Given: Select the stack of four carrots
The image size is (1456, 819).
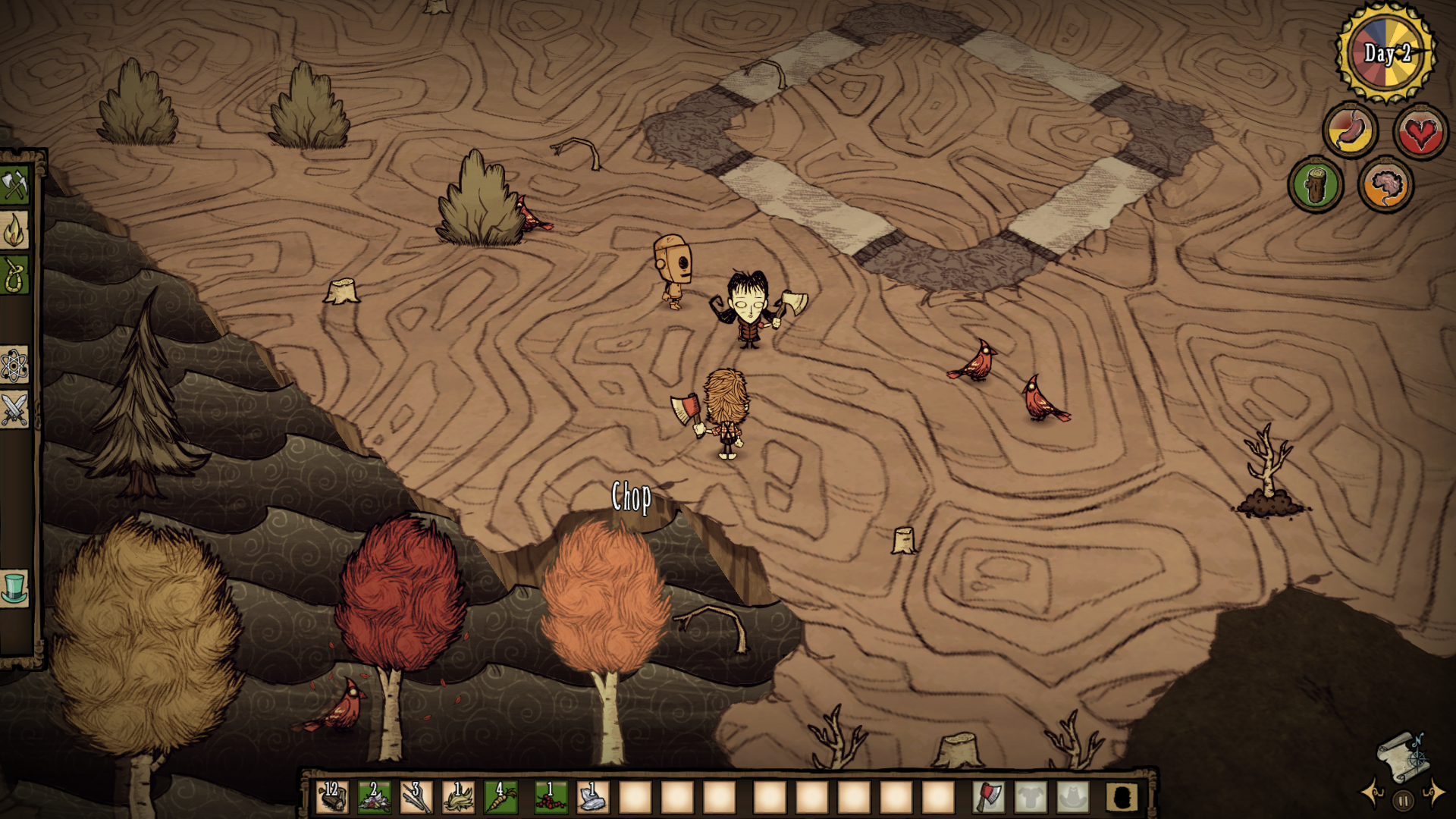Looking at the screenshot, I should pyautogui.click(x=500, y=797).
